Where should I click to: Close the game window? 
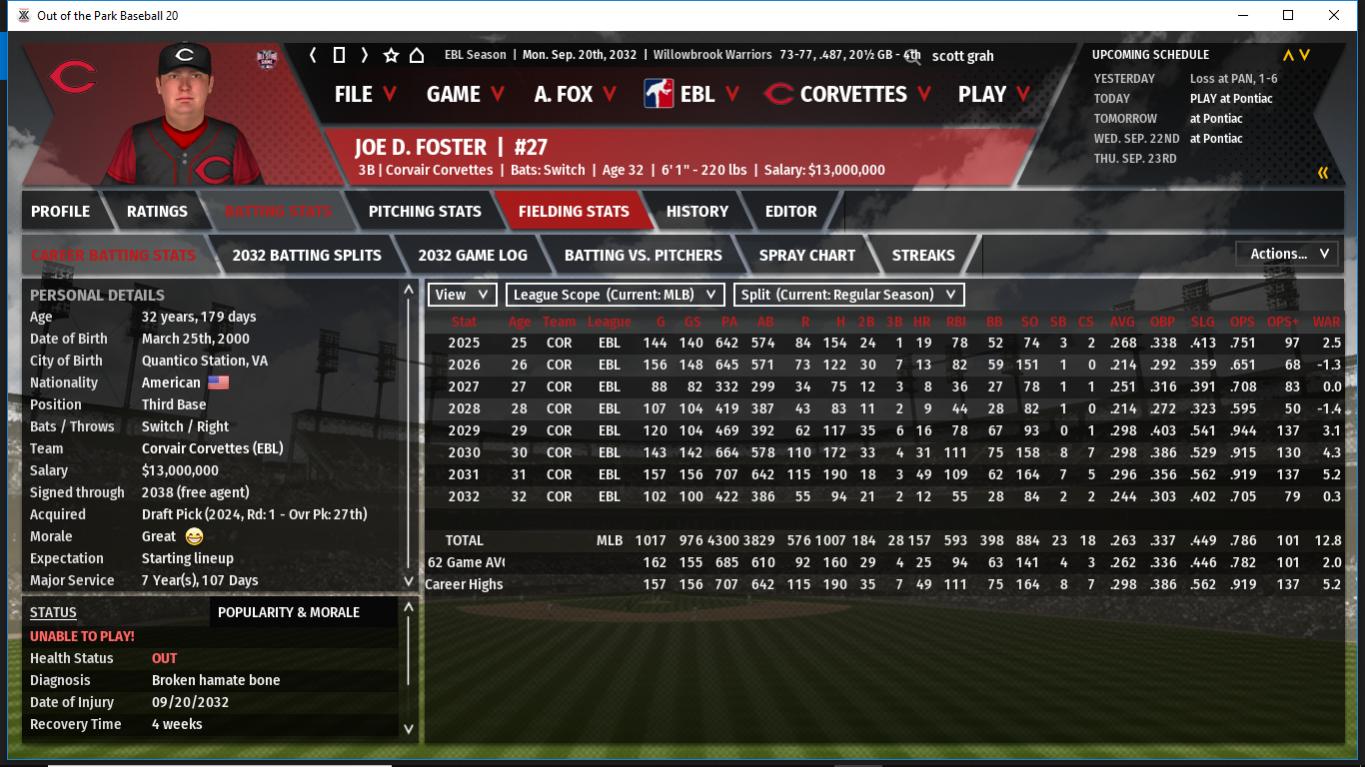click(1334, 15)
